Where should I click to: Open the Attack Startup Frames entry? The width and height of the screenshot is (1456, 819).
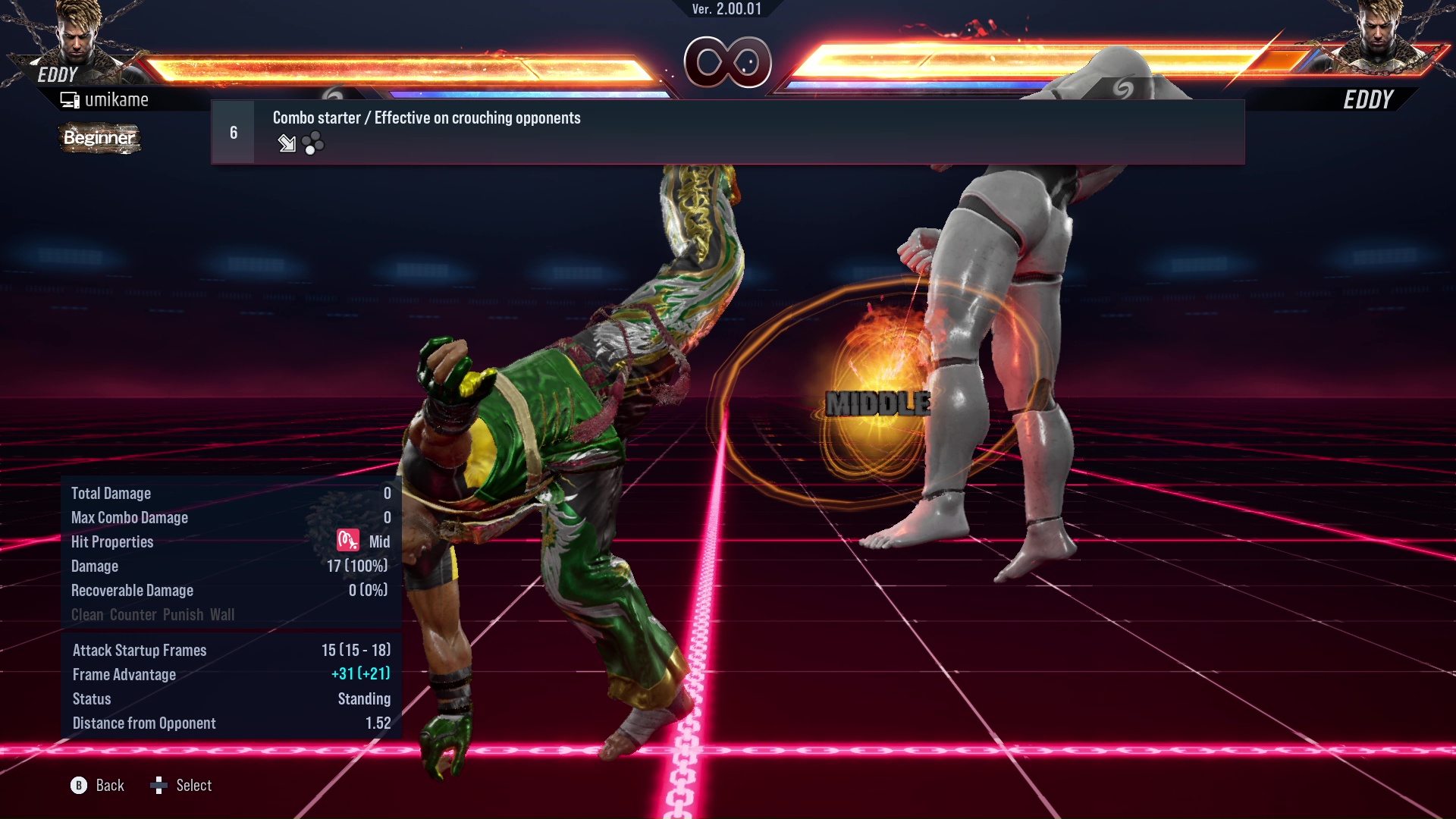(139, 650)
